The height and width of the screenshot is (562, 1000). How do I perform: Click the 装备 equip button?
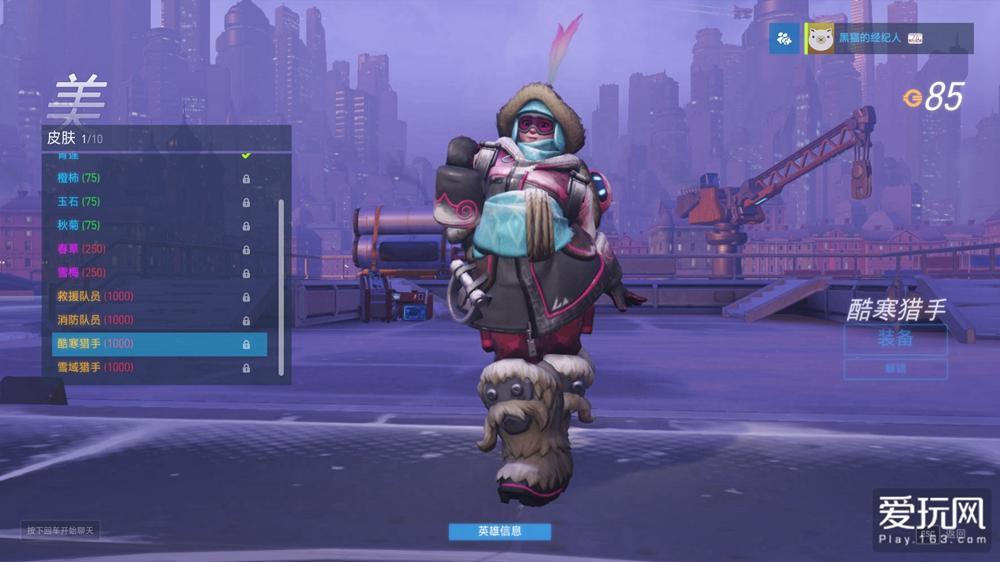pos(895,338)
